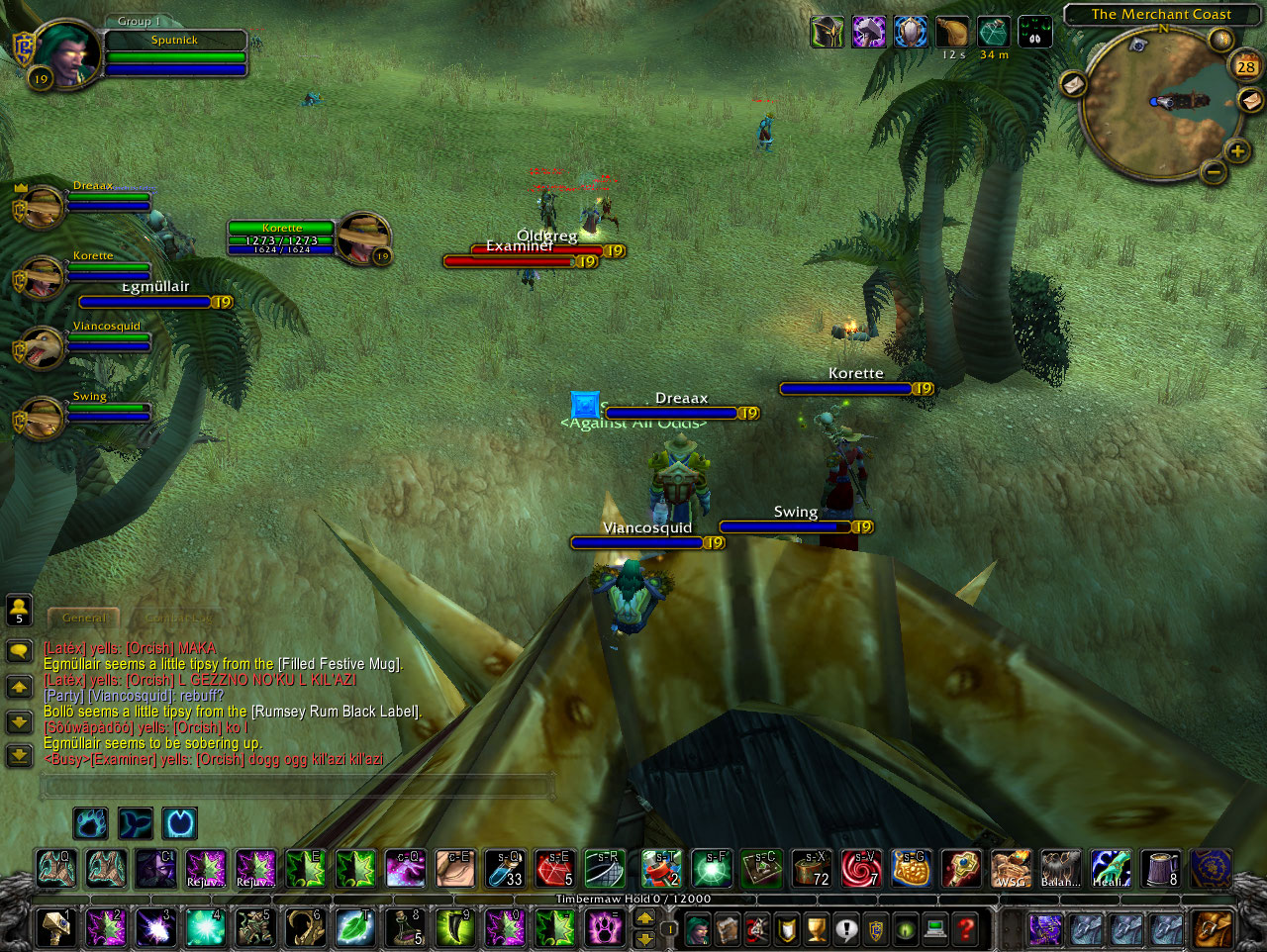Use the blue potion with 33 stacks

505,869
